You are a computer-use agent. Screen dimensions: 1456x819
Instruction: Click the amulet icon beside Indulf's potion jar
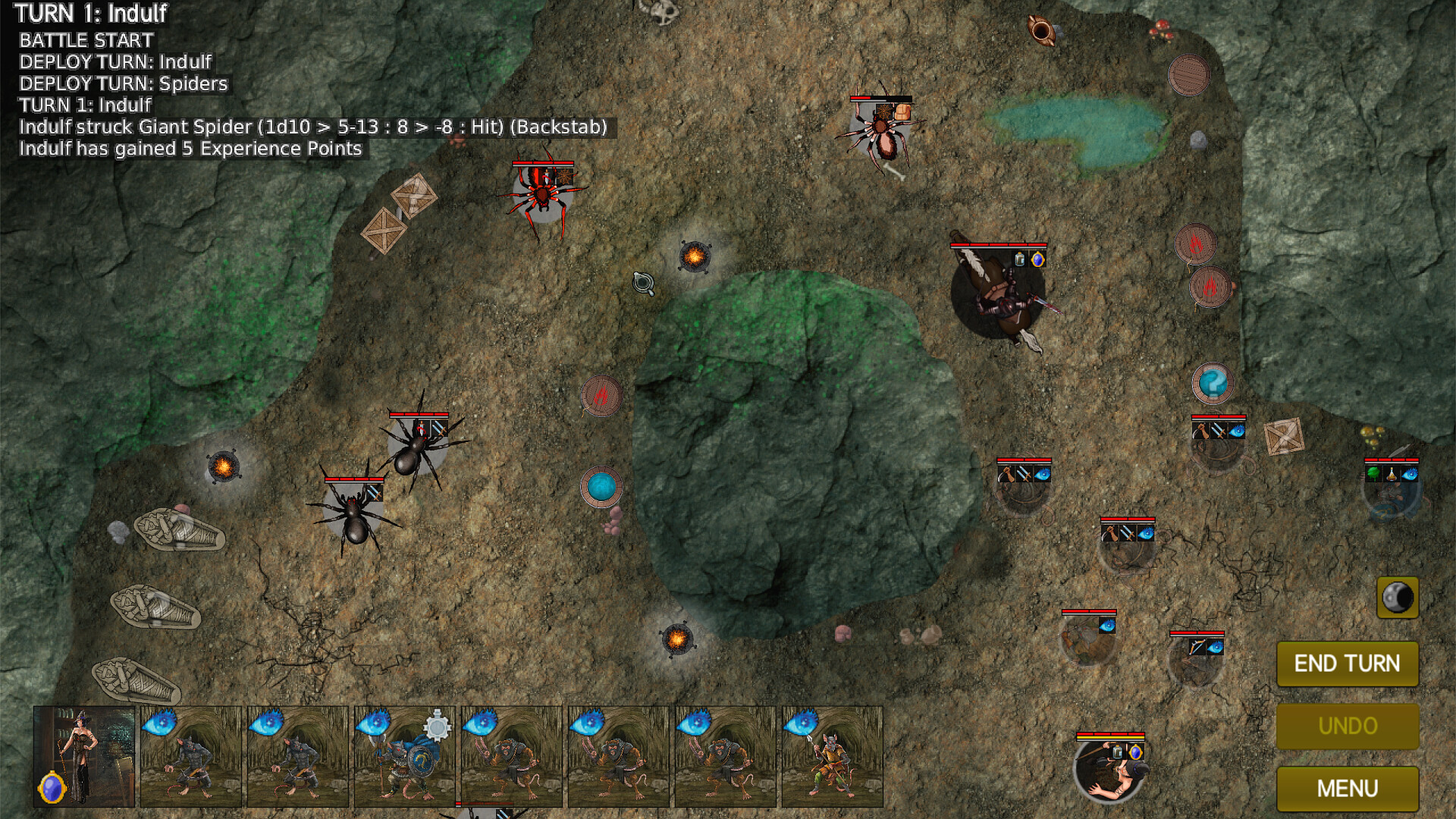(x=1135, y=753)
